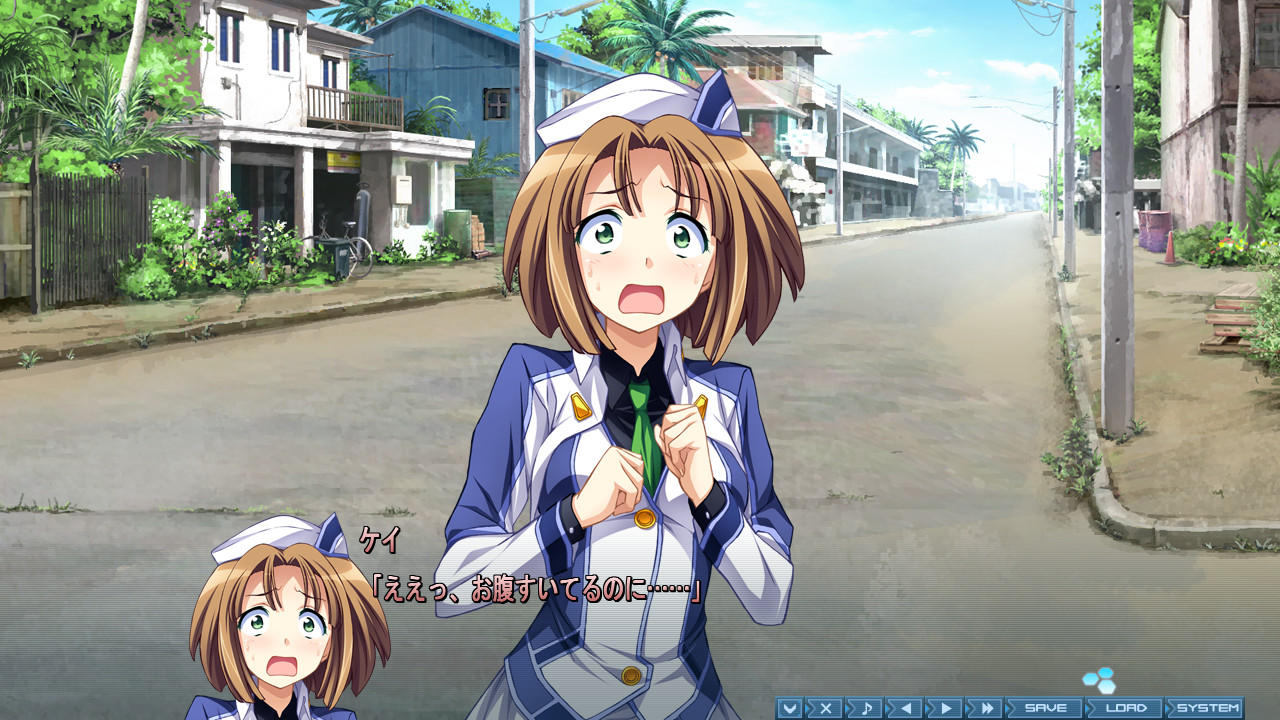
Task: Click the X icon on the toolbar
Action: pyautogui.click(x=828, y=707)
